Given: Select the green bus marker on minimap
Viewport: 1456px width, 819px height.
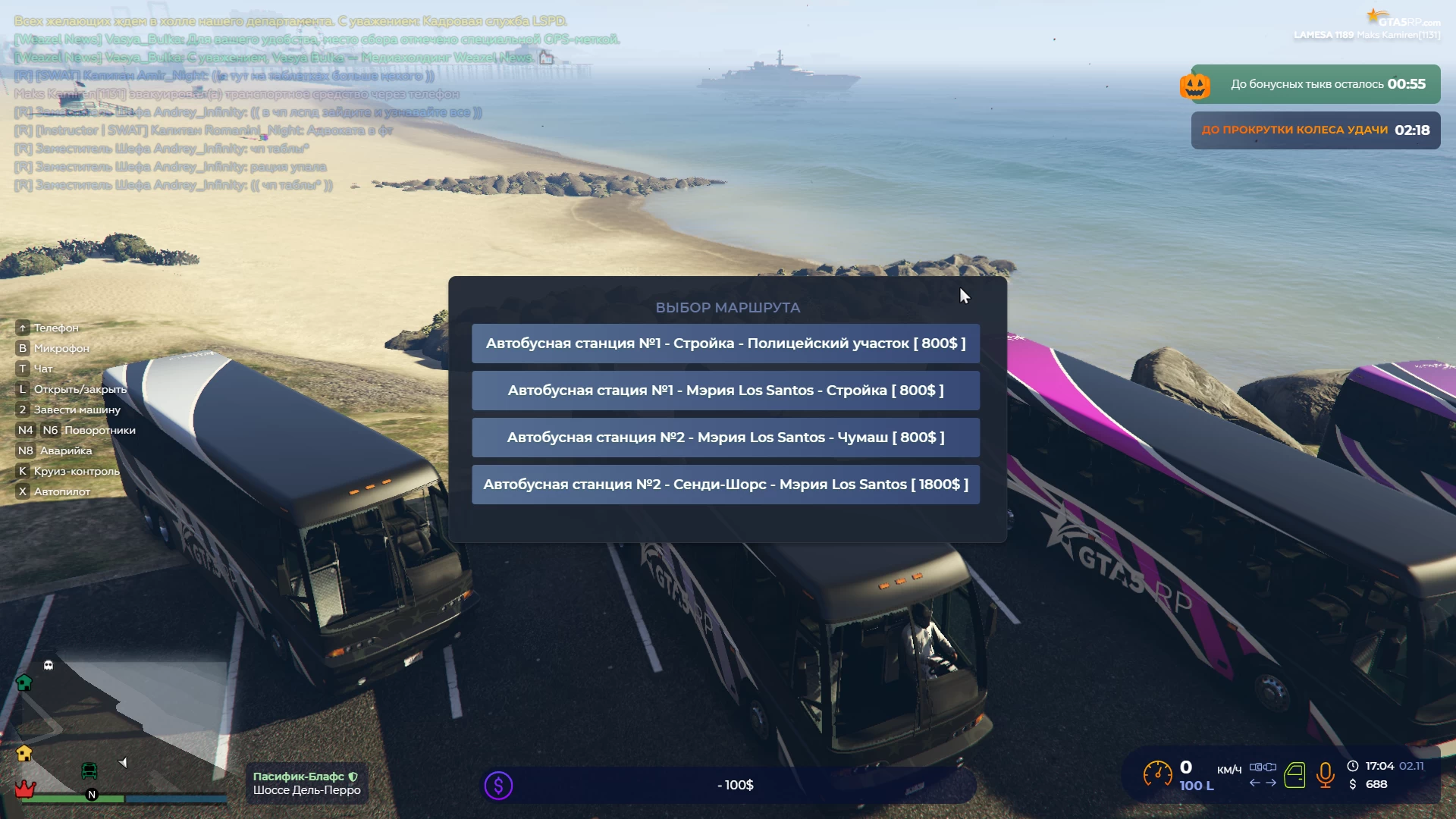Looking at the screenshot, I should (x=89, y=771).
